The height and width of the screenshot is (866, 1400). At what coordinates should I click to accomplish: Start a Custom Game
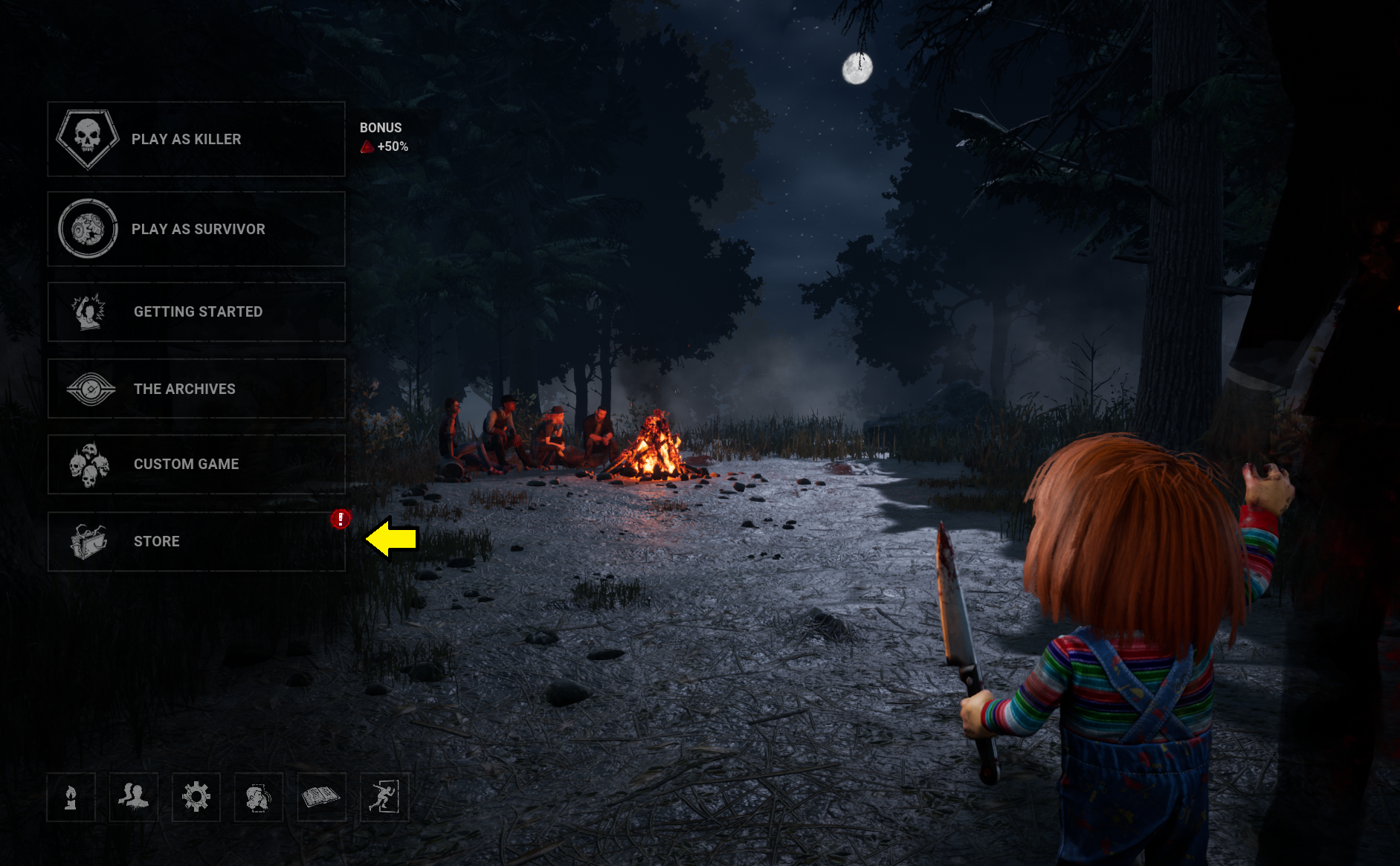point(196,465)
